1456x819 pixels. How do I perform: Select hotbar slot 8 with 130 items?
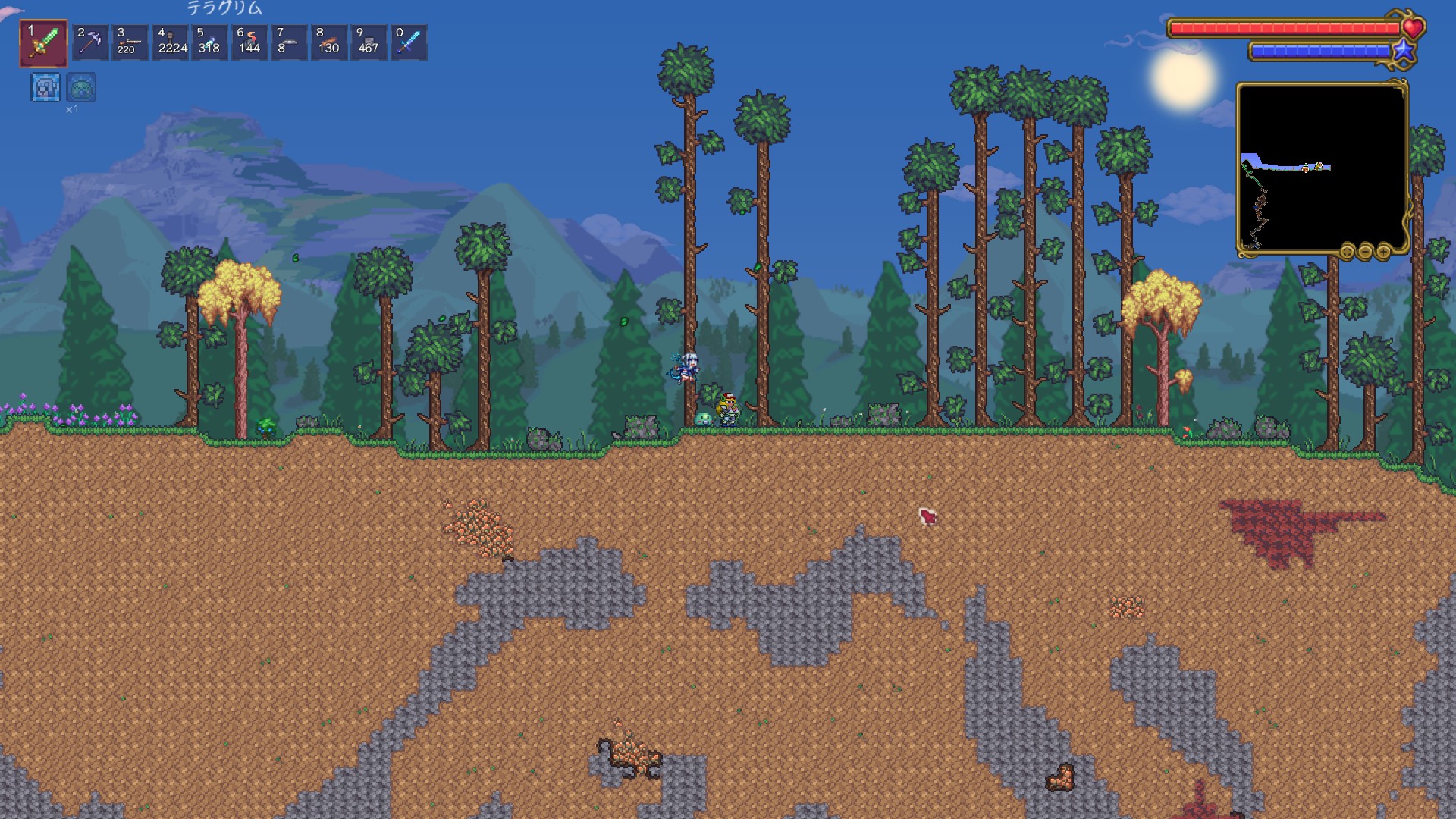pos(329,42)
